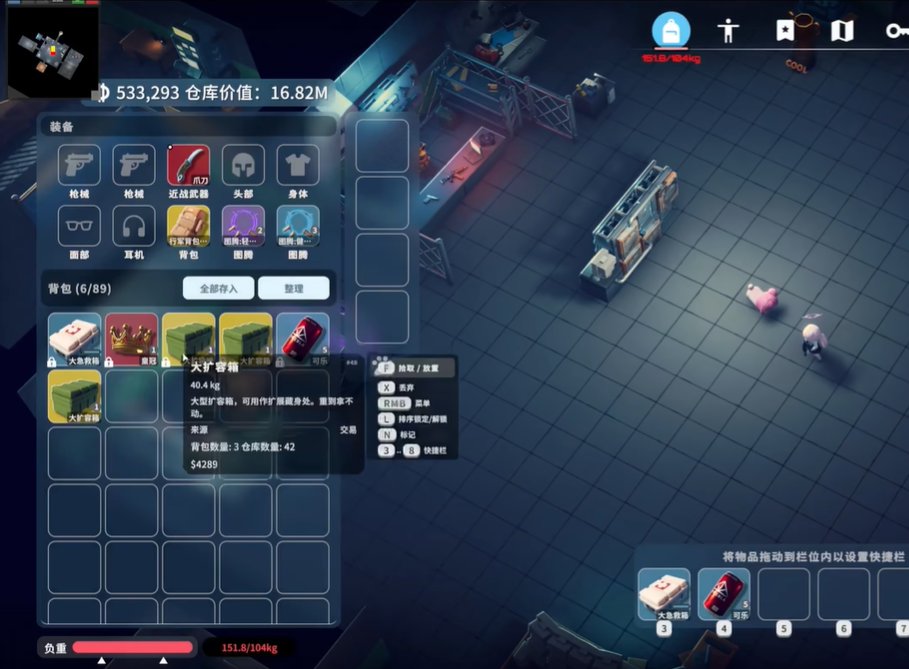Choose the purple totem equipment slot

(x=242, y=227)
